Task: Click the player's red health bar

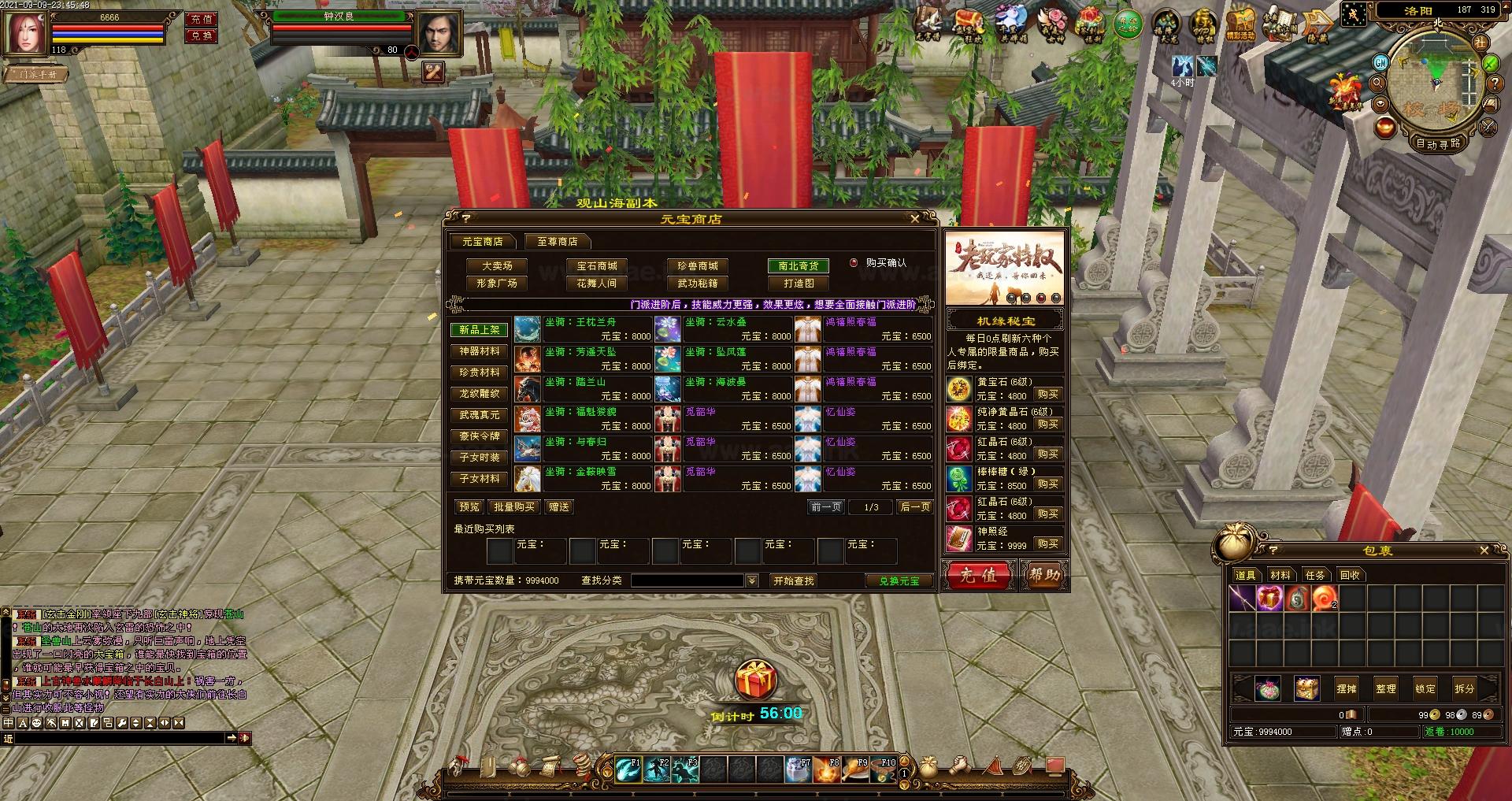Action: click(106, 26)
